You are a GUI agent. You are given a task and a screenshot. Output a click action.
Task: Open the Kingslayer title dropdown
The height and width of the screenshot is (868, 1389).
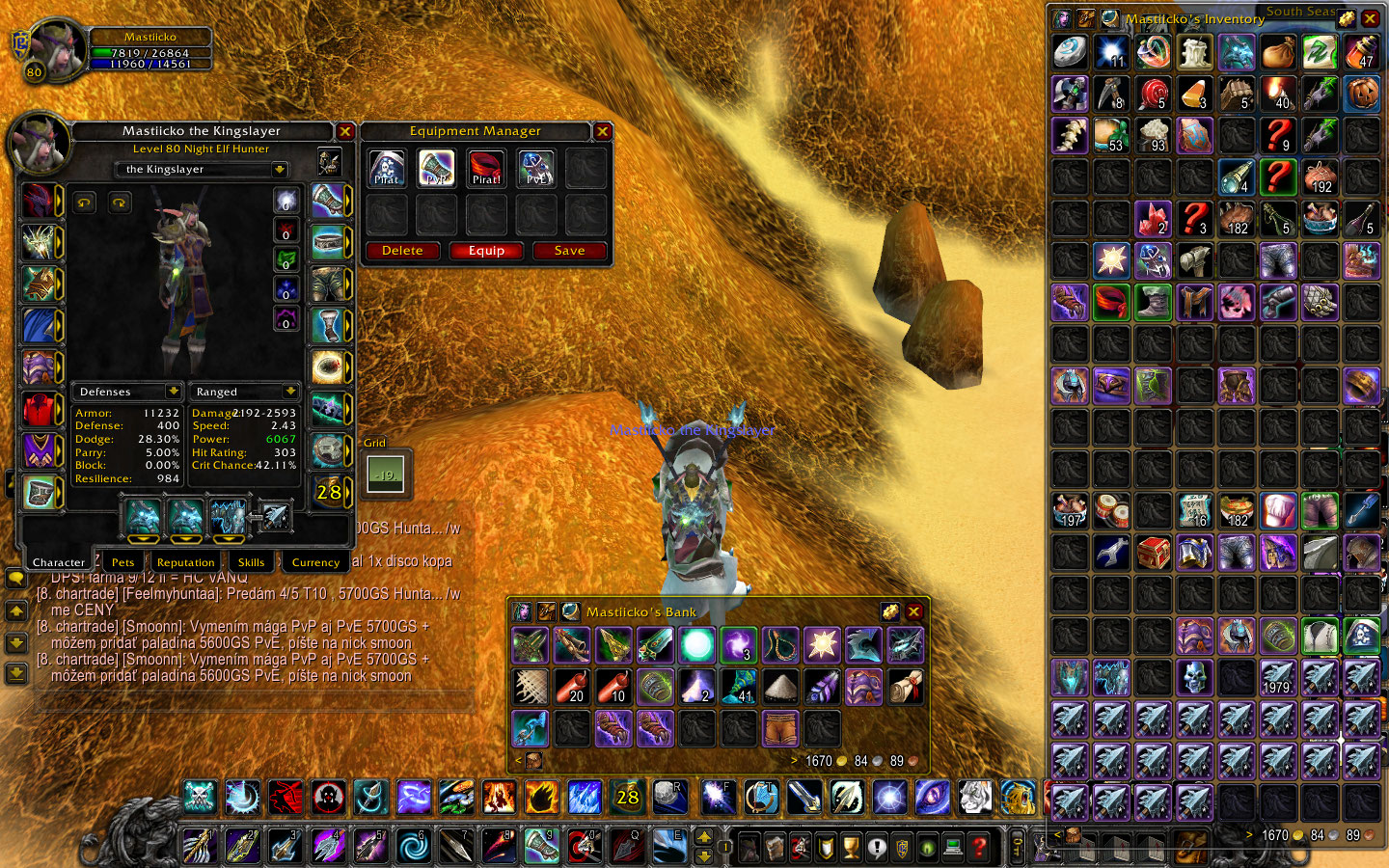click(280, 170)
